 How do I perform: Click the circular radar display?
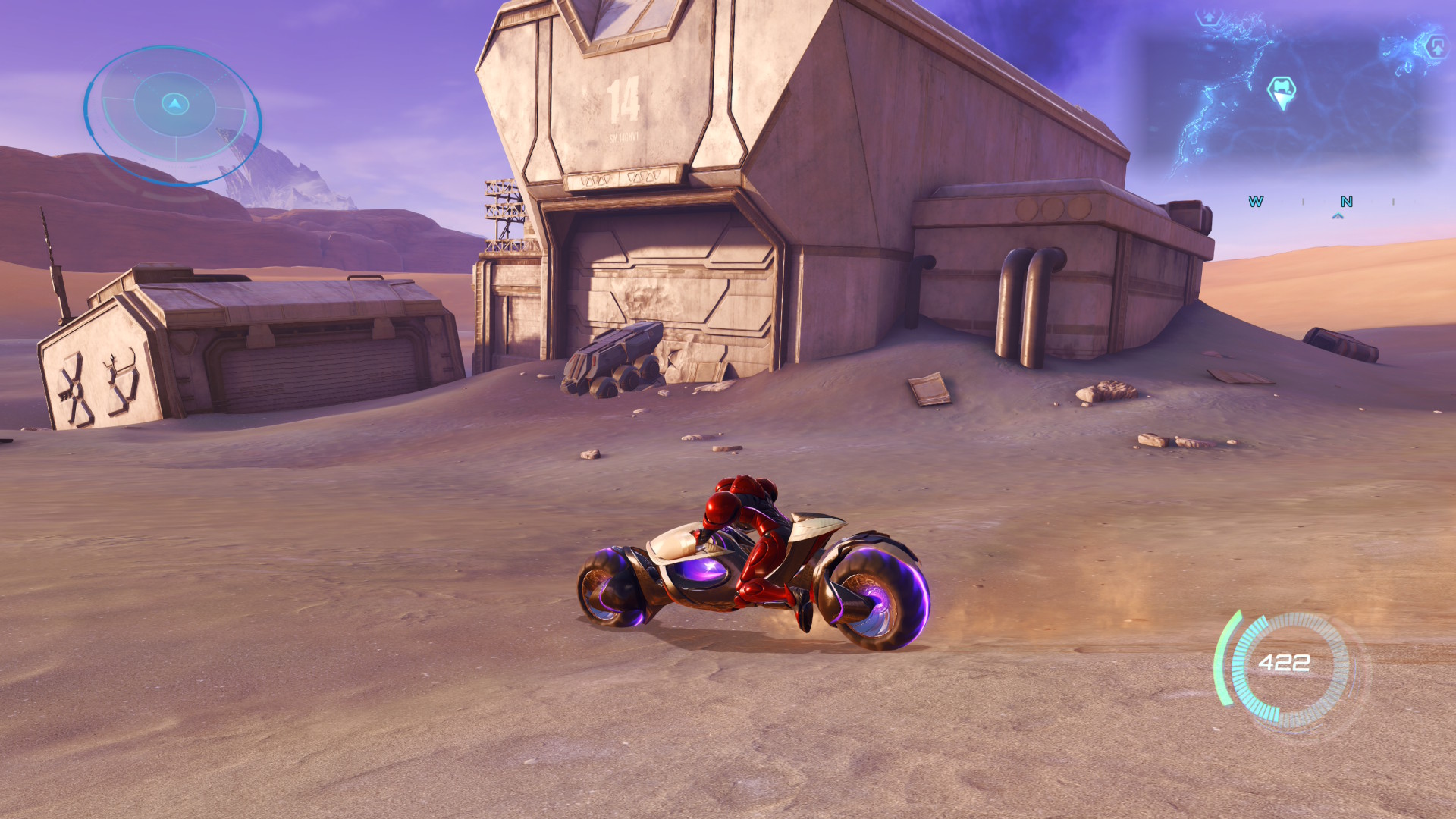173,114
